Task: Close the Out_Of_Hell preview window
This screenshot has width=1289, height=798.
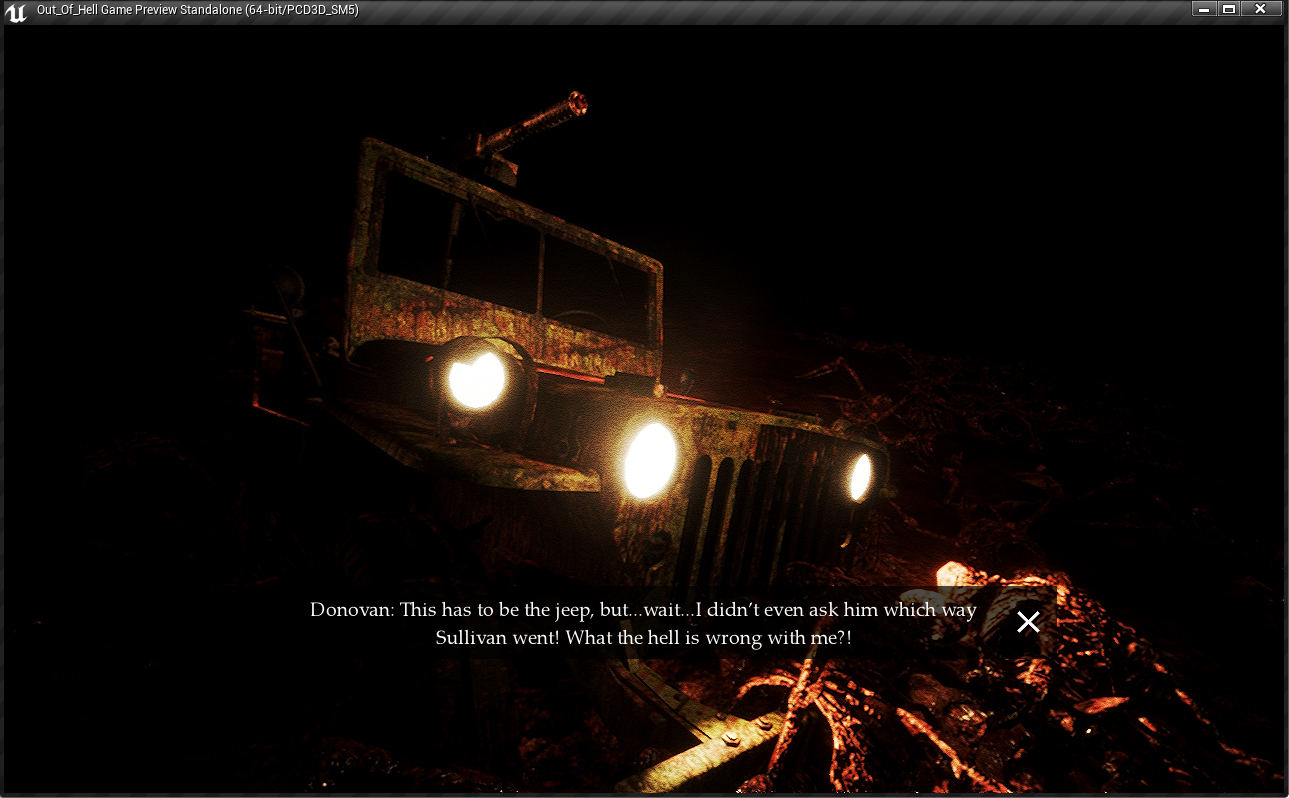Action: click(1261, 9)
